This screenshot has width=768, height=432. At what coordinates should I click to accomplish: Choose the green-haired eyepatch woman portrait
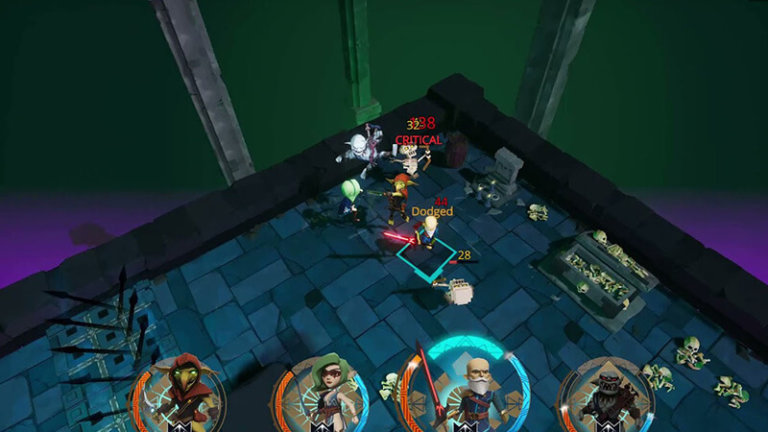(323, 396)
